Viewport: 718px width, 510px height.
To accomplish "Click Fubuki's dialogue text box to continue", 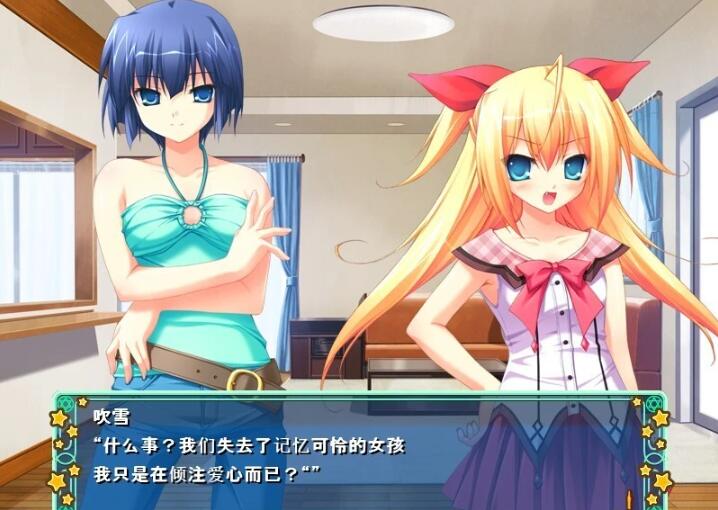I will [358, 450].
